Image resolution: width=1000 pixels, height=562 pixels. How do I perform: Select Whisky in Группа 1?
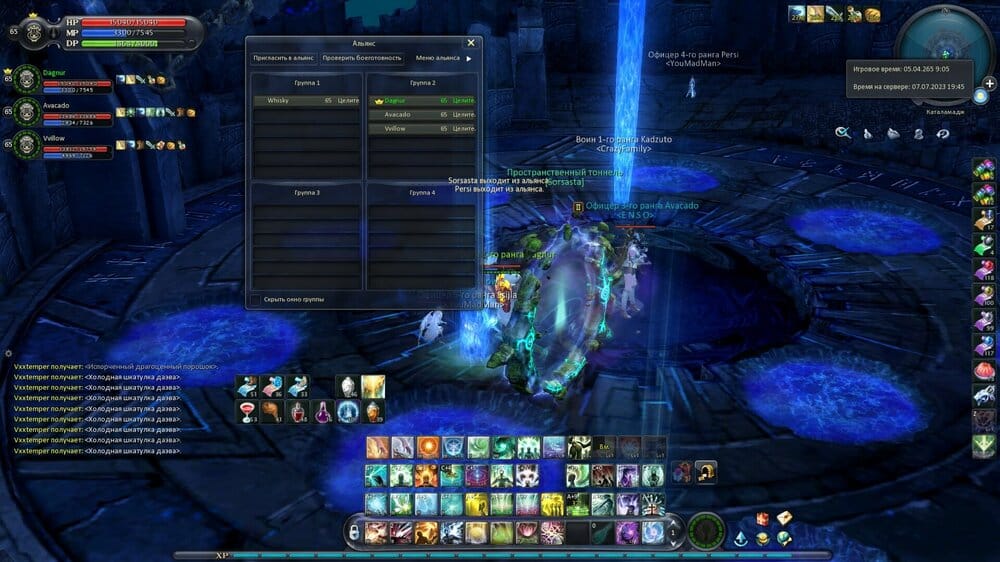click(307, 101)
